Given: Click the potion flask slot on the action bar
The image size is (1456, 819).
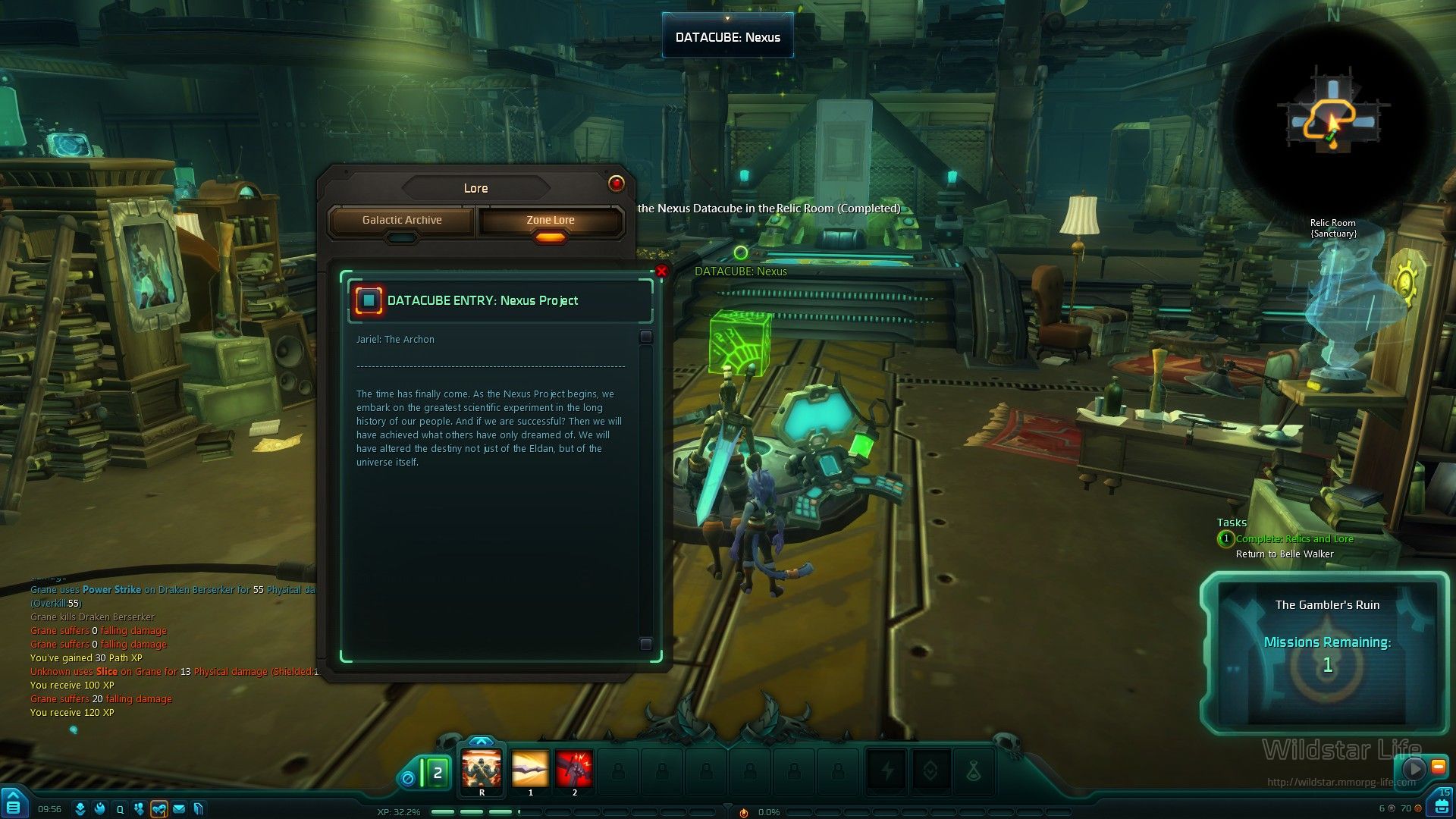Looking at the screenshot, I should tap(974, 772).
